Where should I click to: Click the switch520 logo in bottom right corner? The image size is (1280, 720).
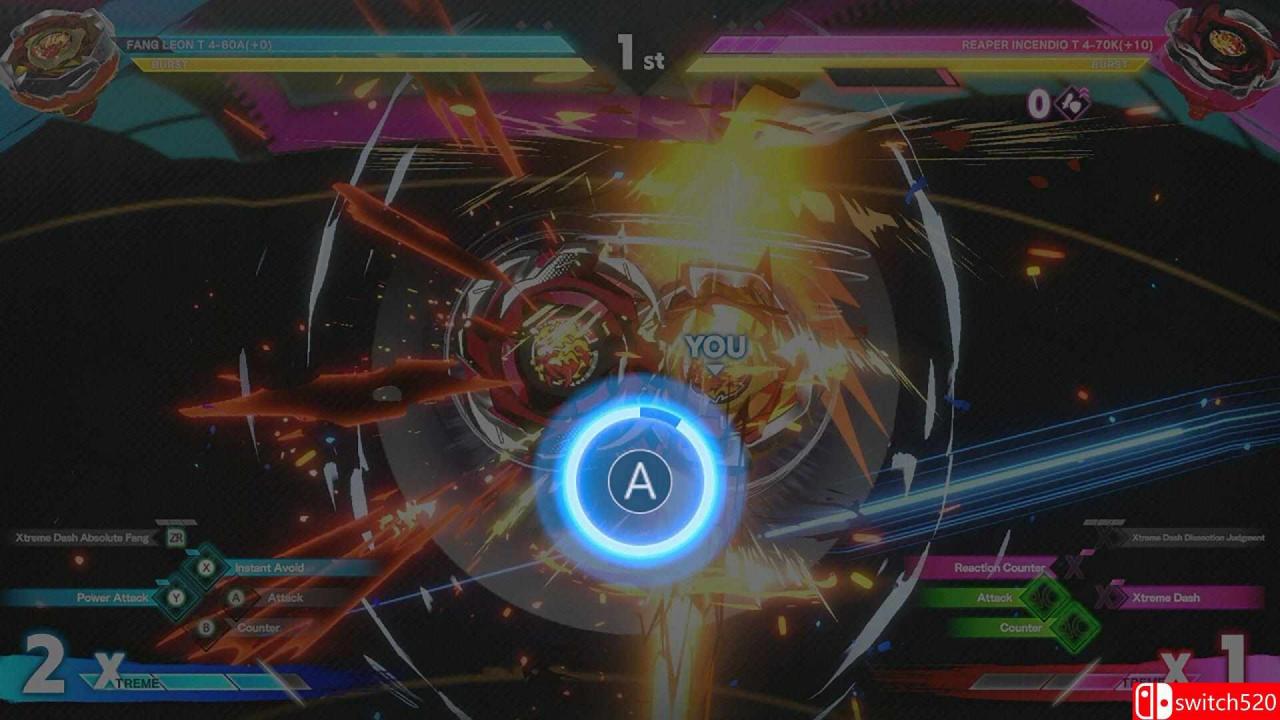1204,700
